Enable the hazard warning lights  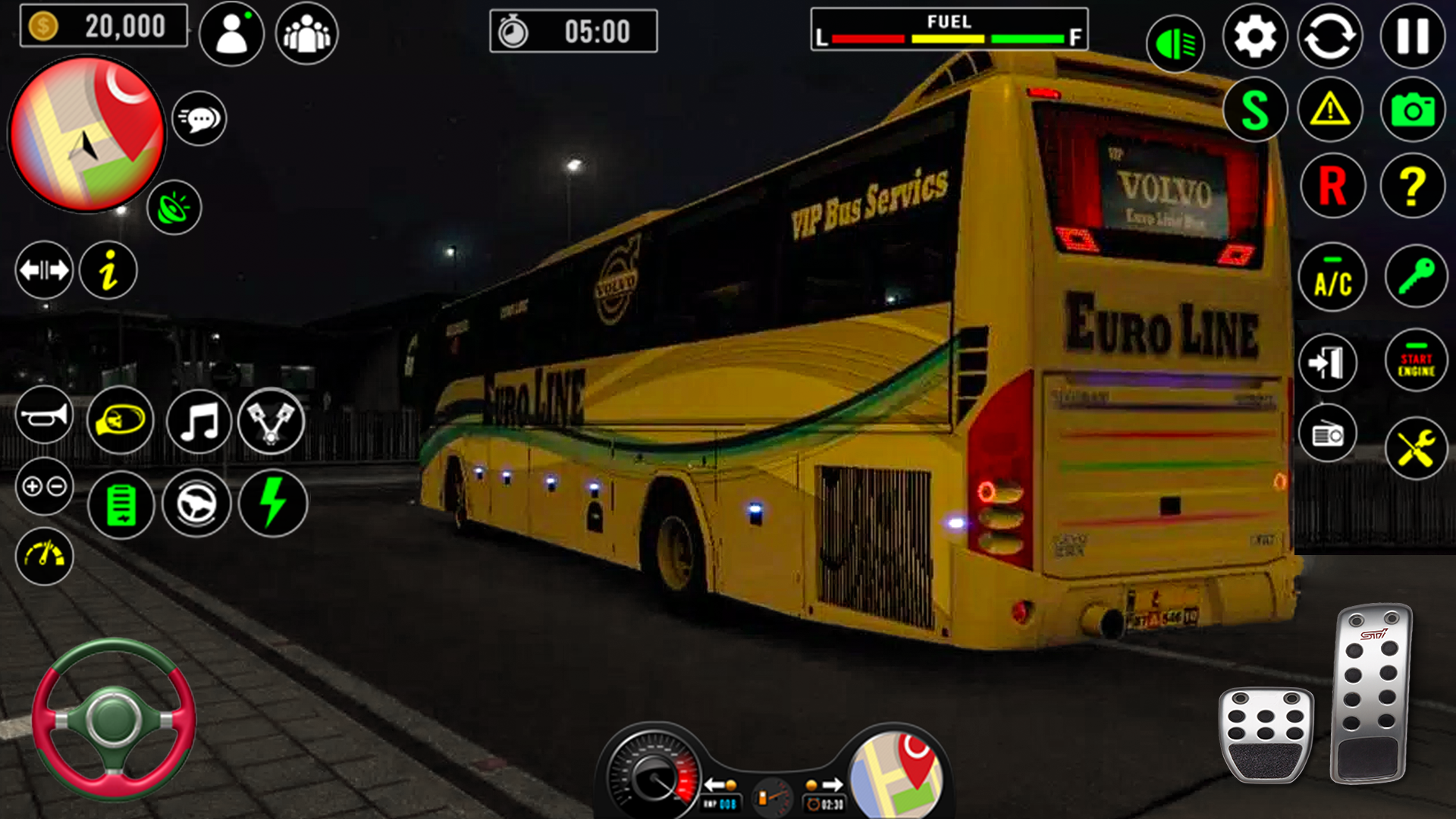pos(1332,108)
